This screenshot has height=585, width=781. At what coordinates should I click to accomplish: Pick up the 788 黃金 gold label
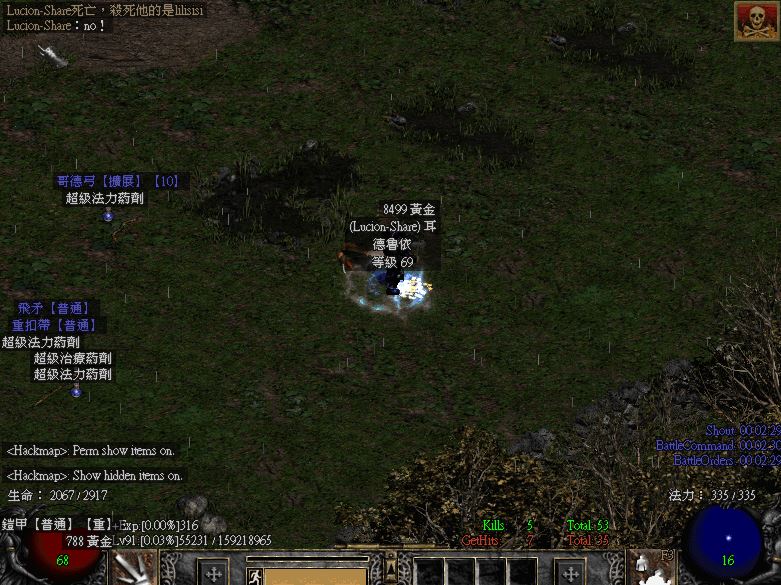click(x=89, y=541)
